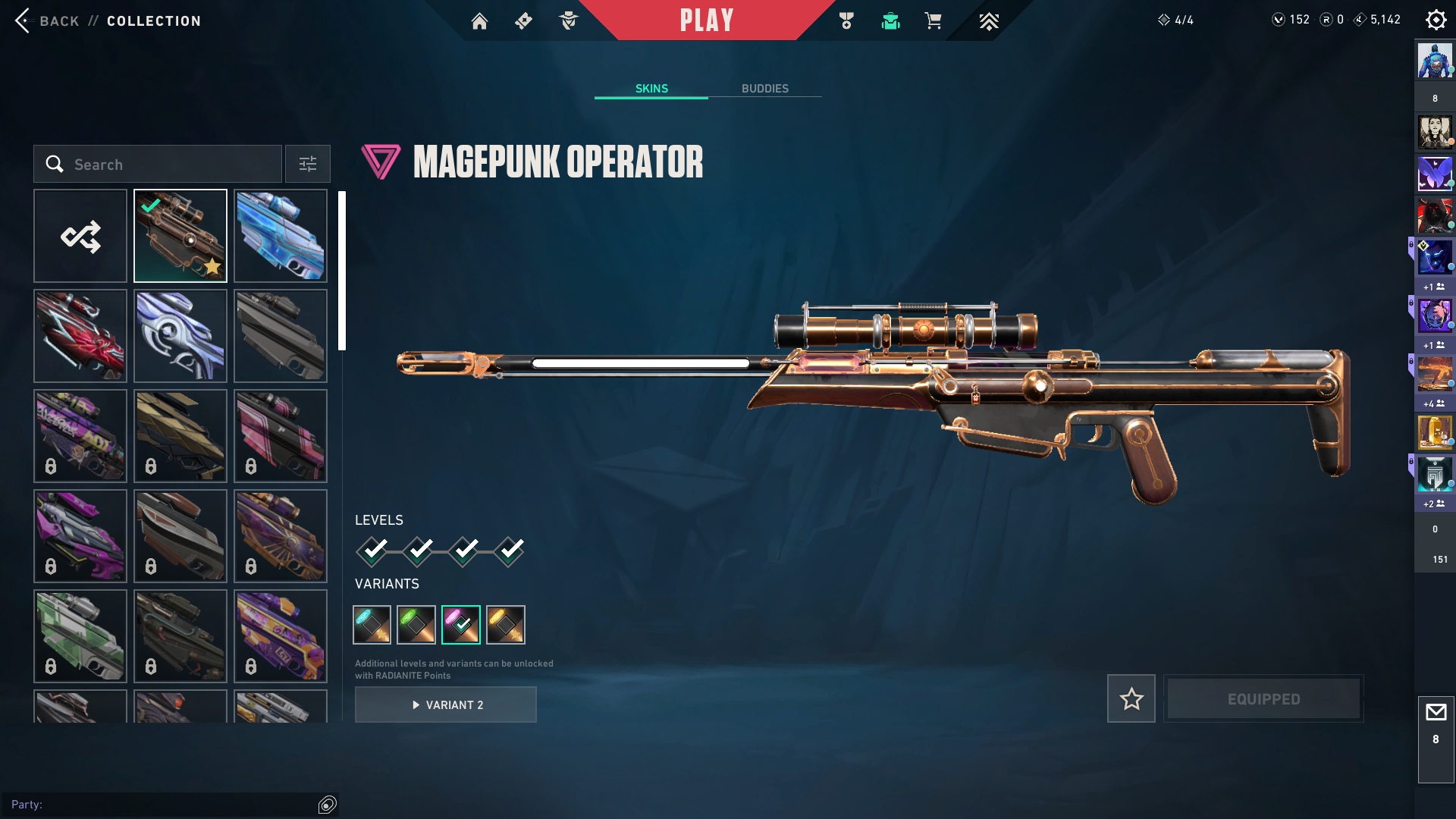Viewport: 1456px width, 819px height.
Task: Pick the green variant swatch
Action: (416, 625)
